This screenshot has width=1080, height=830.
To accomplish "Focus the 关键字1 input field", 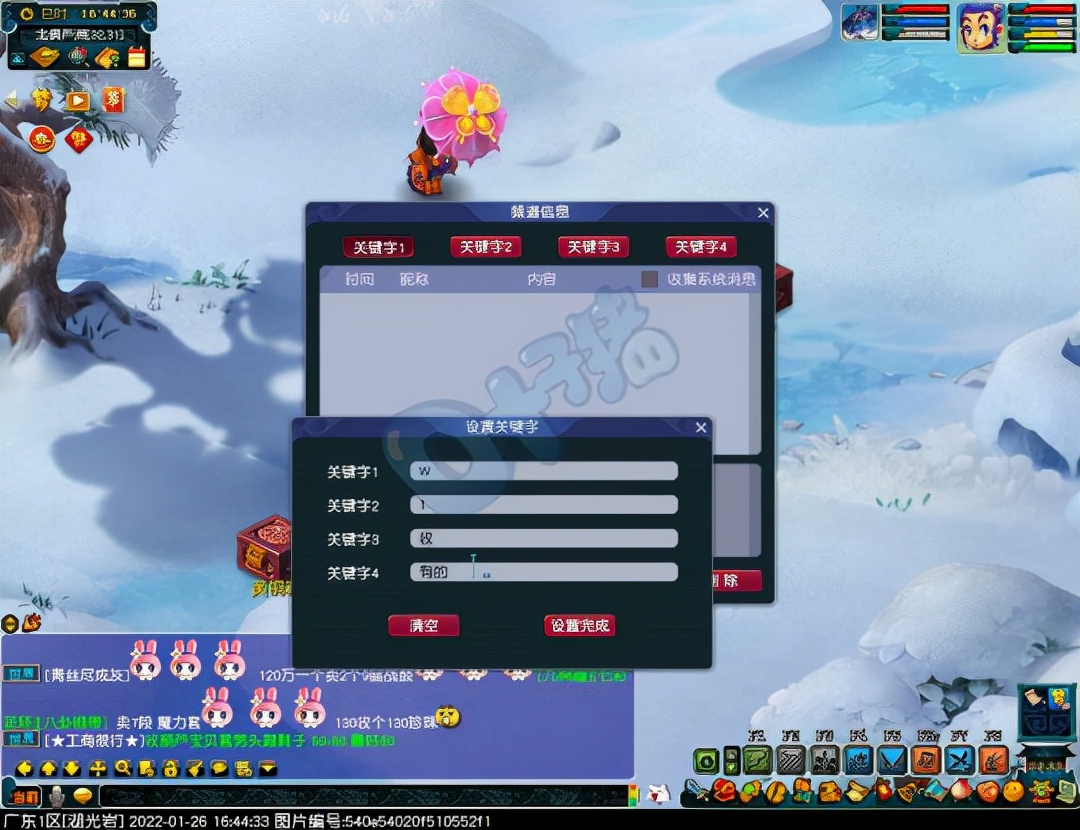I will [543, 471].
